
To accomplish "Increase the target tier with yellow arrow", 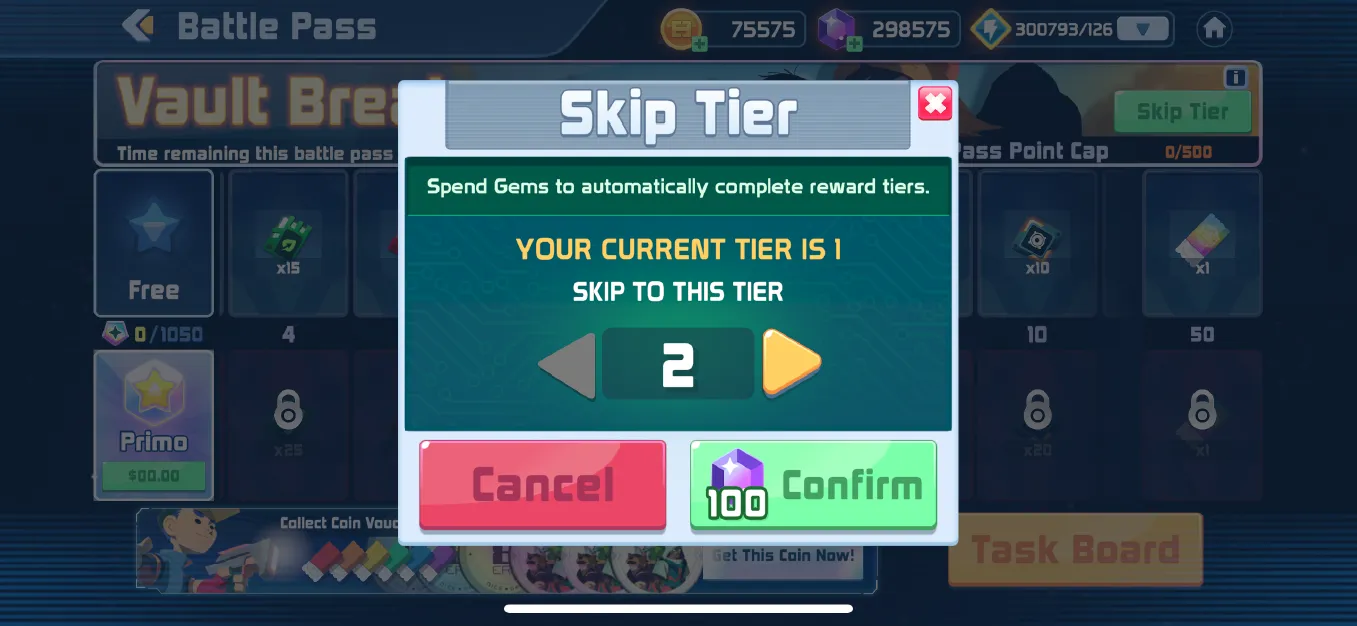I will [x=791, y=363].
